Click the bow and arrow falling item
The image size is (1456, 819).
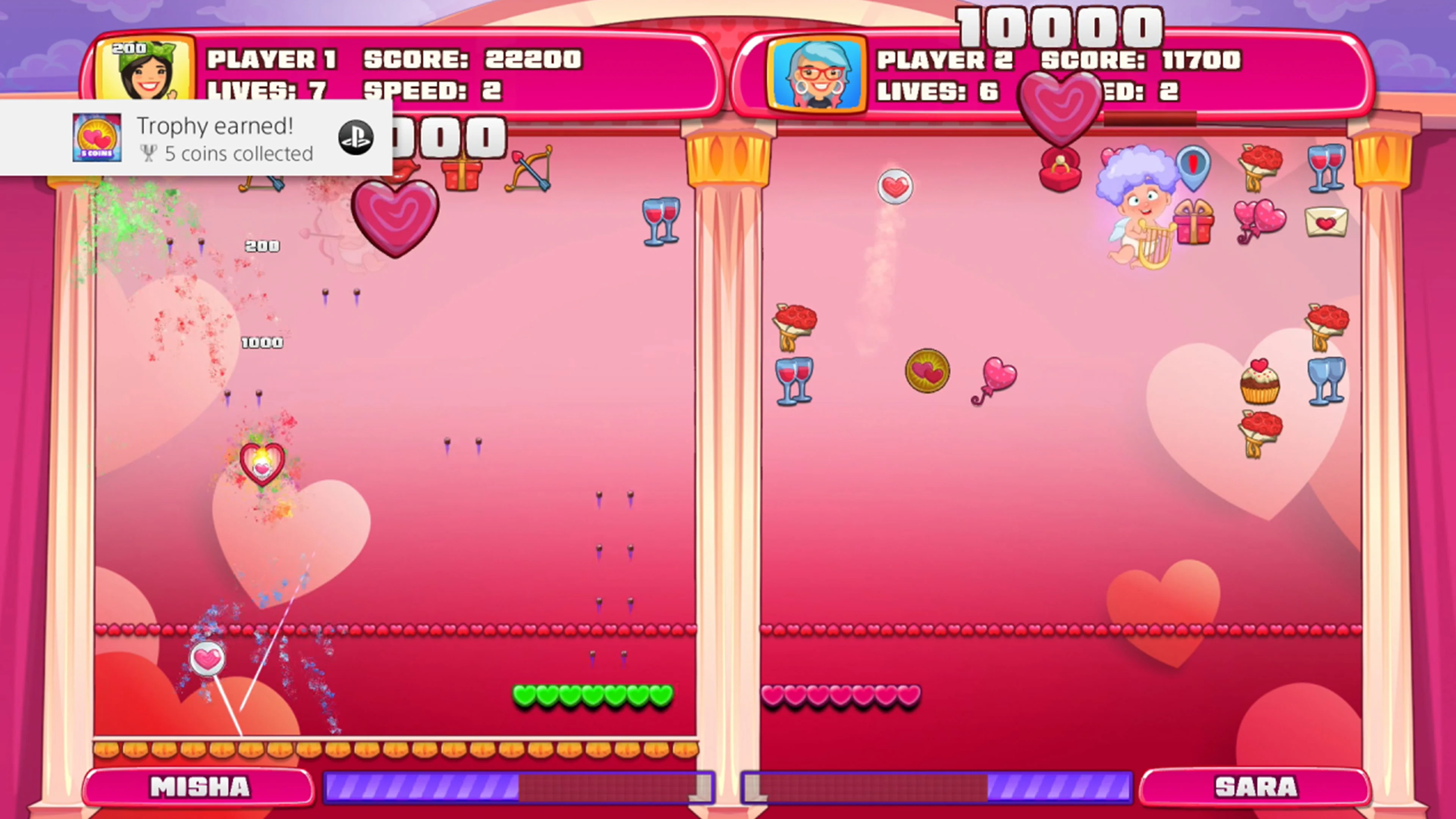[530, 169]
